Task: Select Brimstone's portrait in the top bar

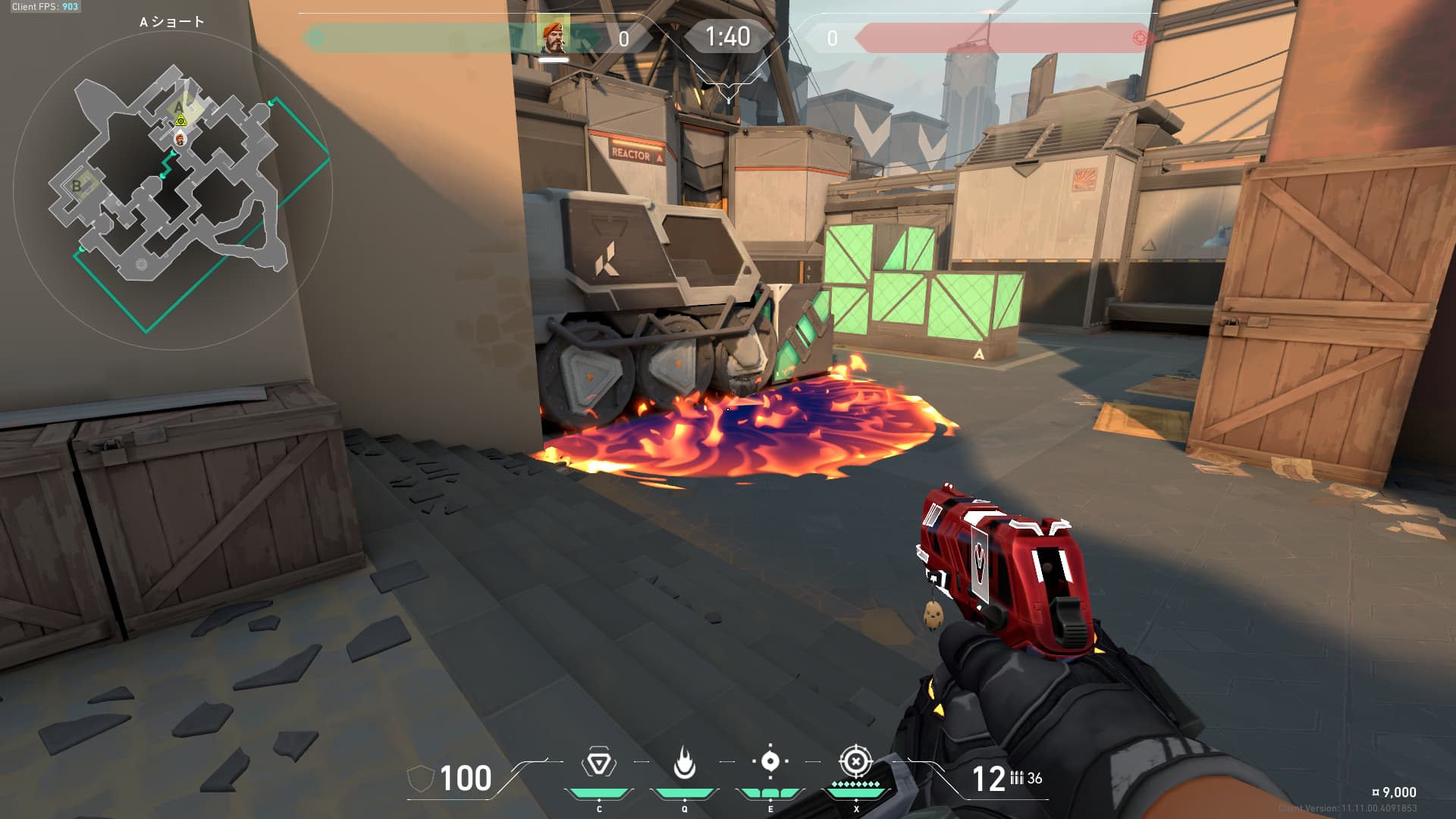Action: coord(554,36)
